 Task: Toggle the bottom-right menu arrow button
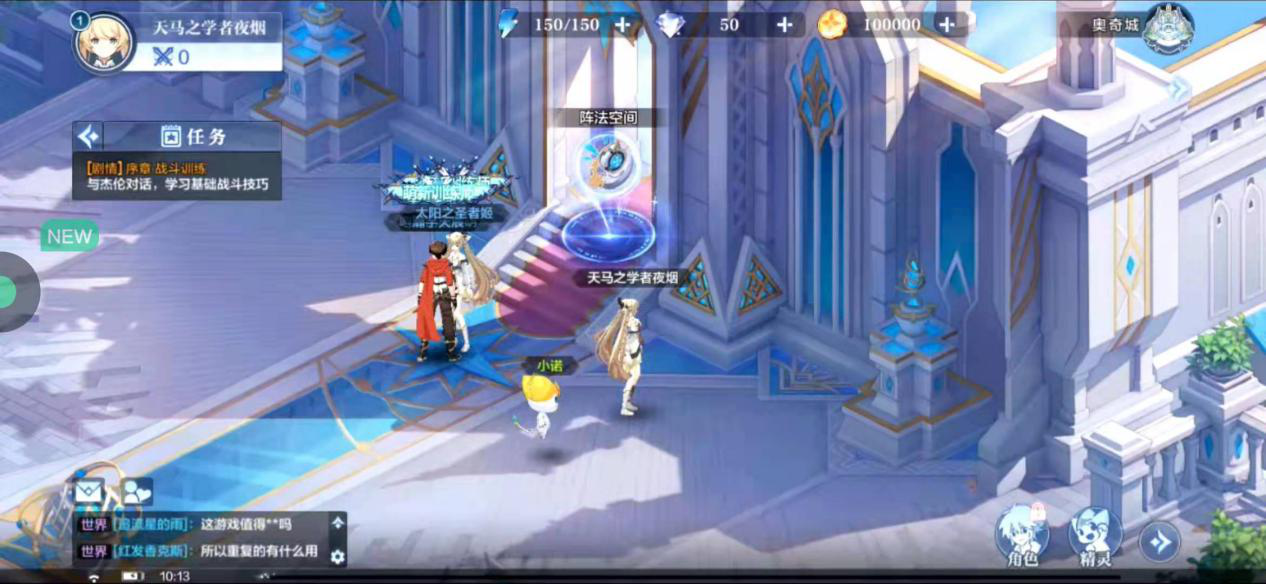(1160, 541)
